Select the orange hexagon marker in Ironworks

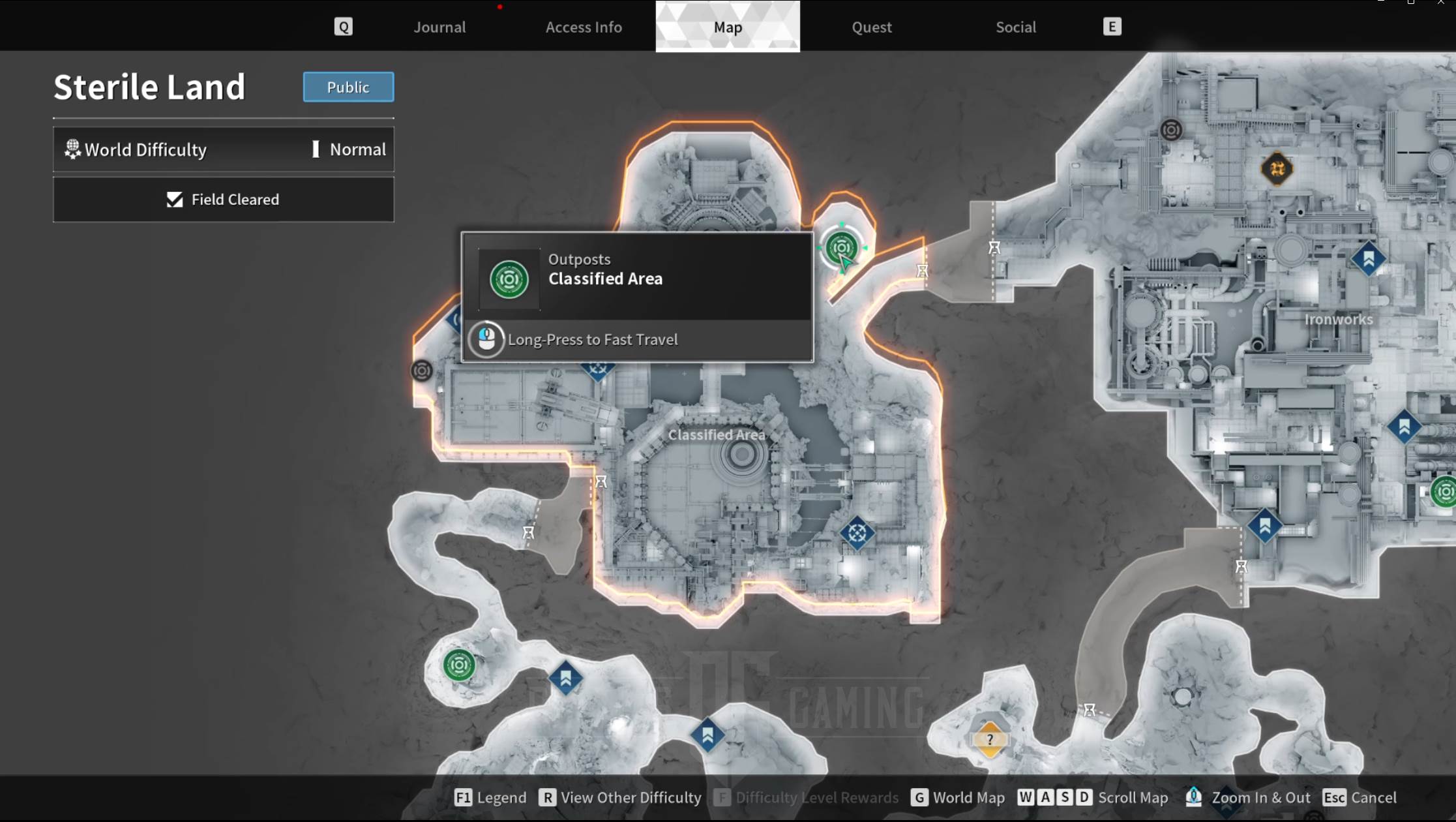click(x=1277, y=170)
